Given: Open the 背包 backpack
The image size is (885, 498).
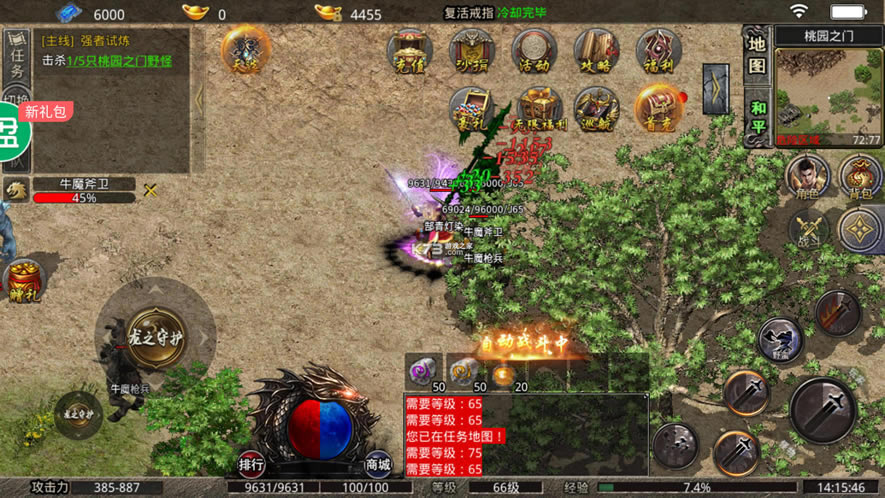Looking at the screenshot, I should click(x=860, y=177).
